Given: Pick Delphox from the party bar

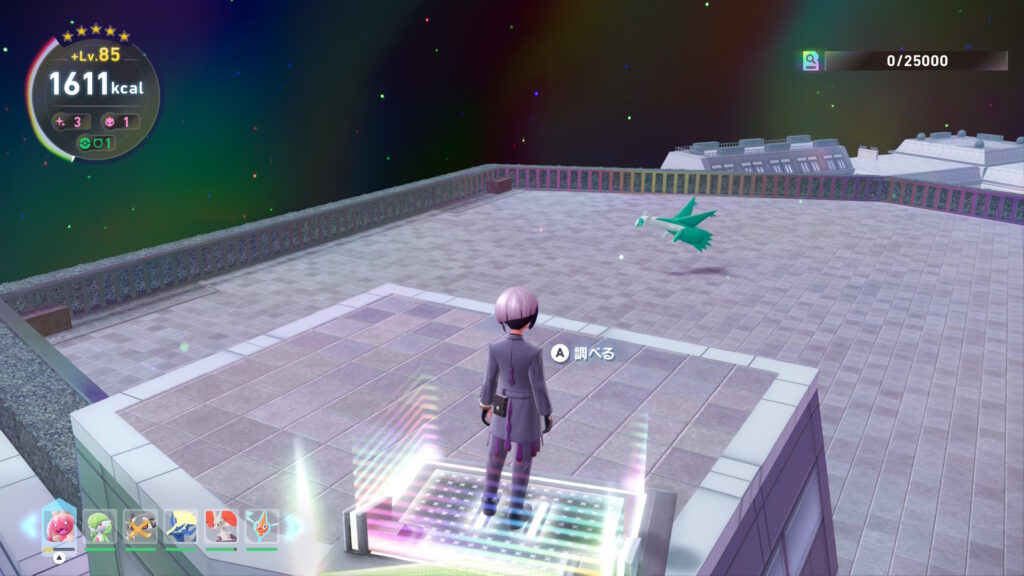Looking at the screenshot, I should pyautogui.click(x=221, y=525).
